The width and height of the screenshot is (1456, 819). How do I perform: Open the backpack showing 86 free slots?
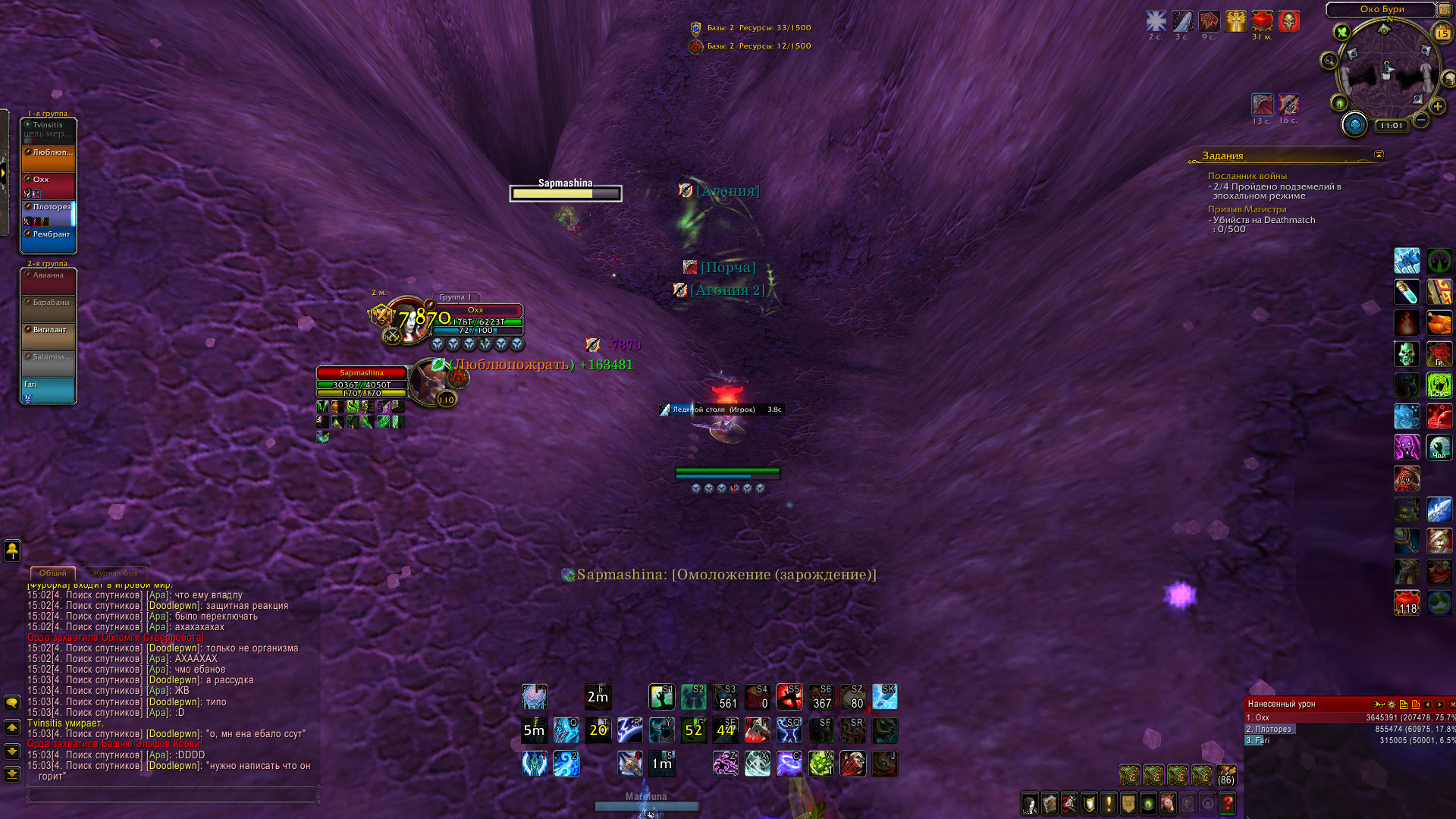tap(1225, 775)
